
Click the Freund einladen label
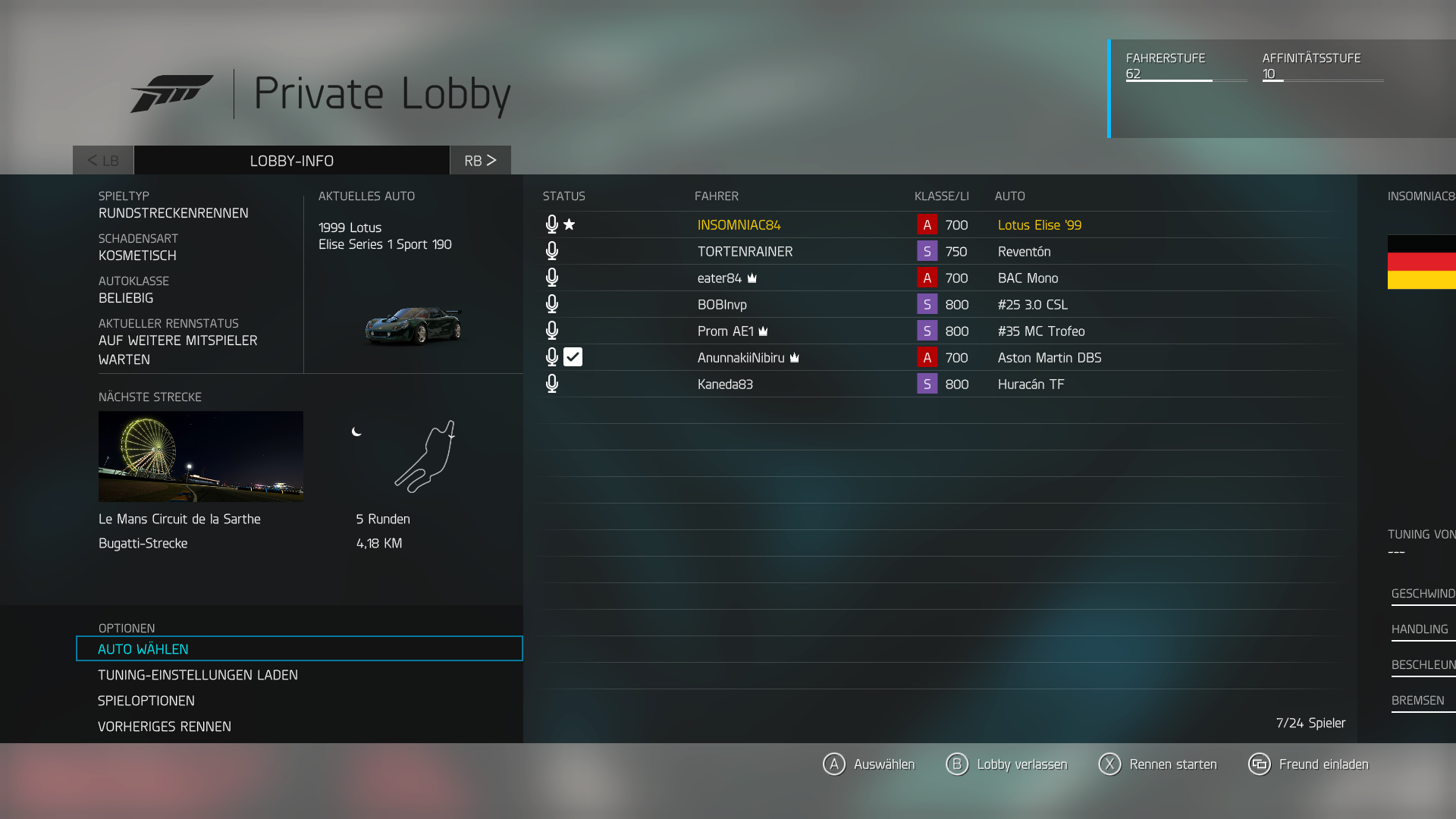tap(1323, 764)
